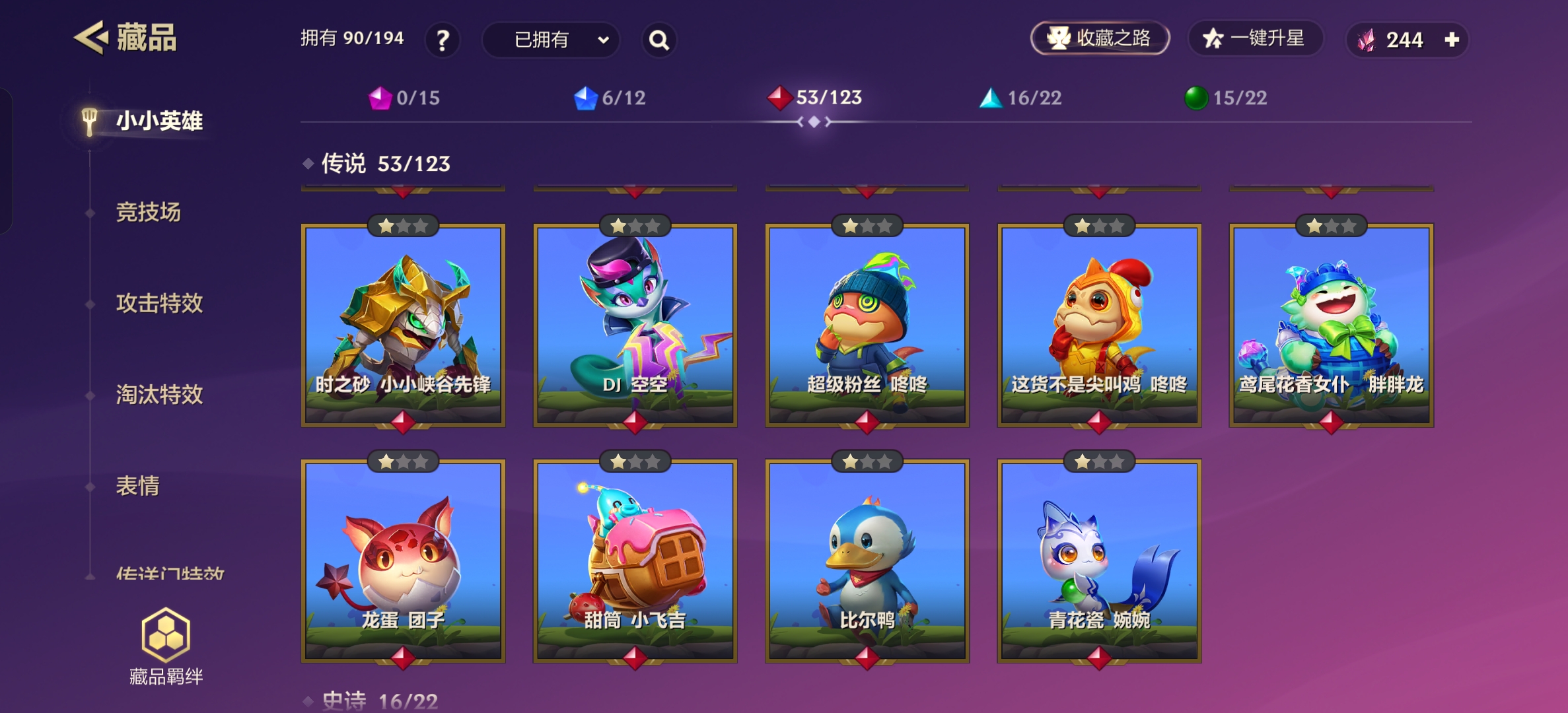Viewport: 1568px width, 713px height.
Task: Open the 藏品羁绊 hexagon button
Action: (x=166, y=645)
